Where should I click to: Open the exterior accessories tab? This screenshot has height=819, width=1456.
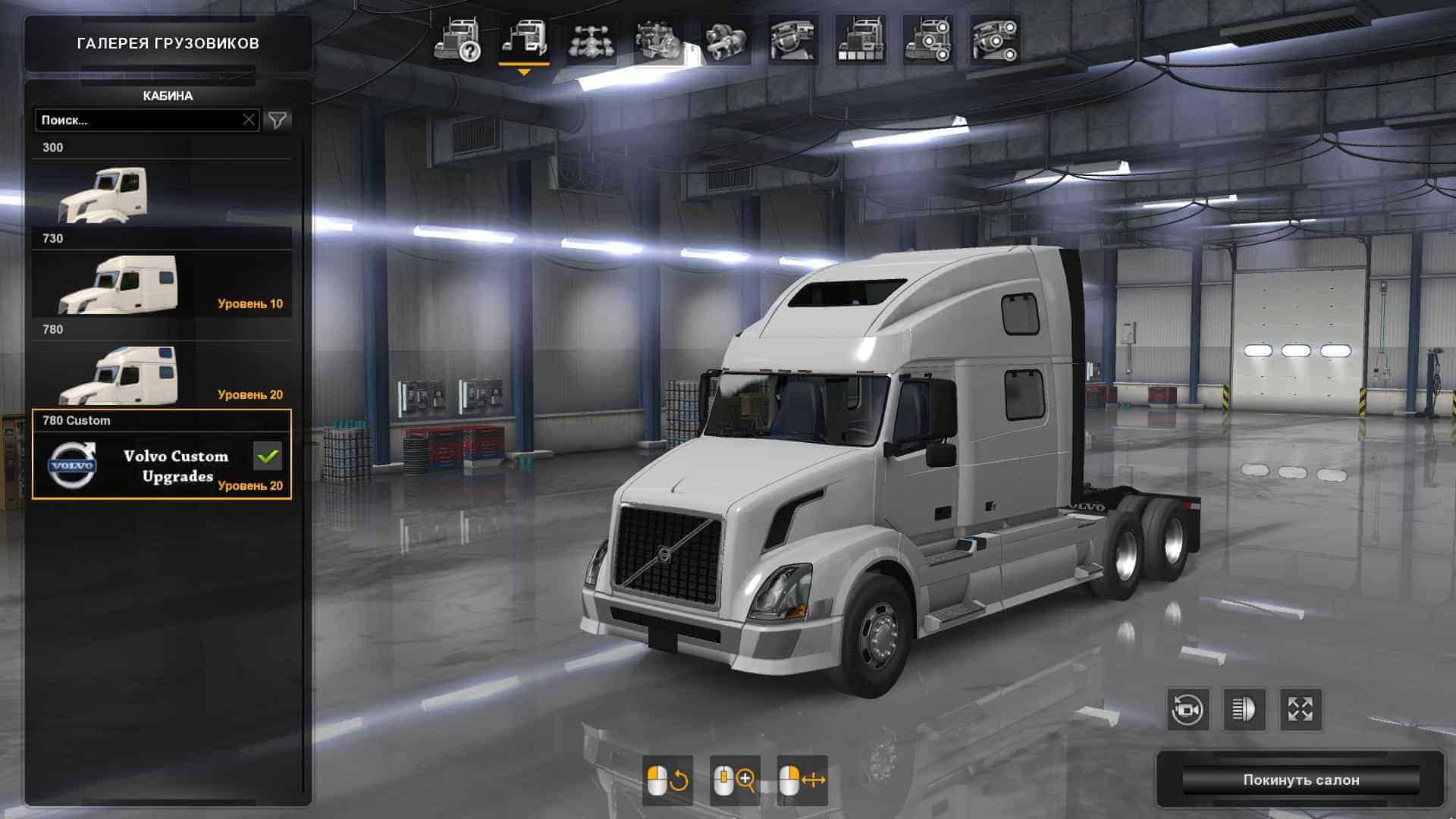[927, 40]
